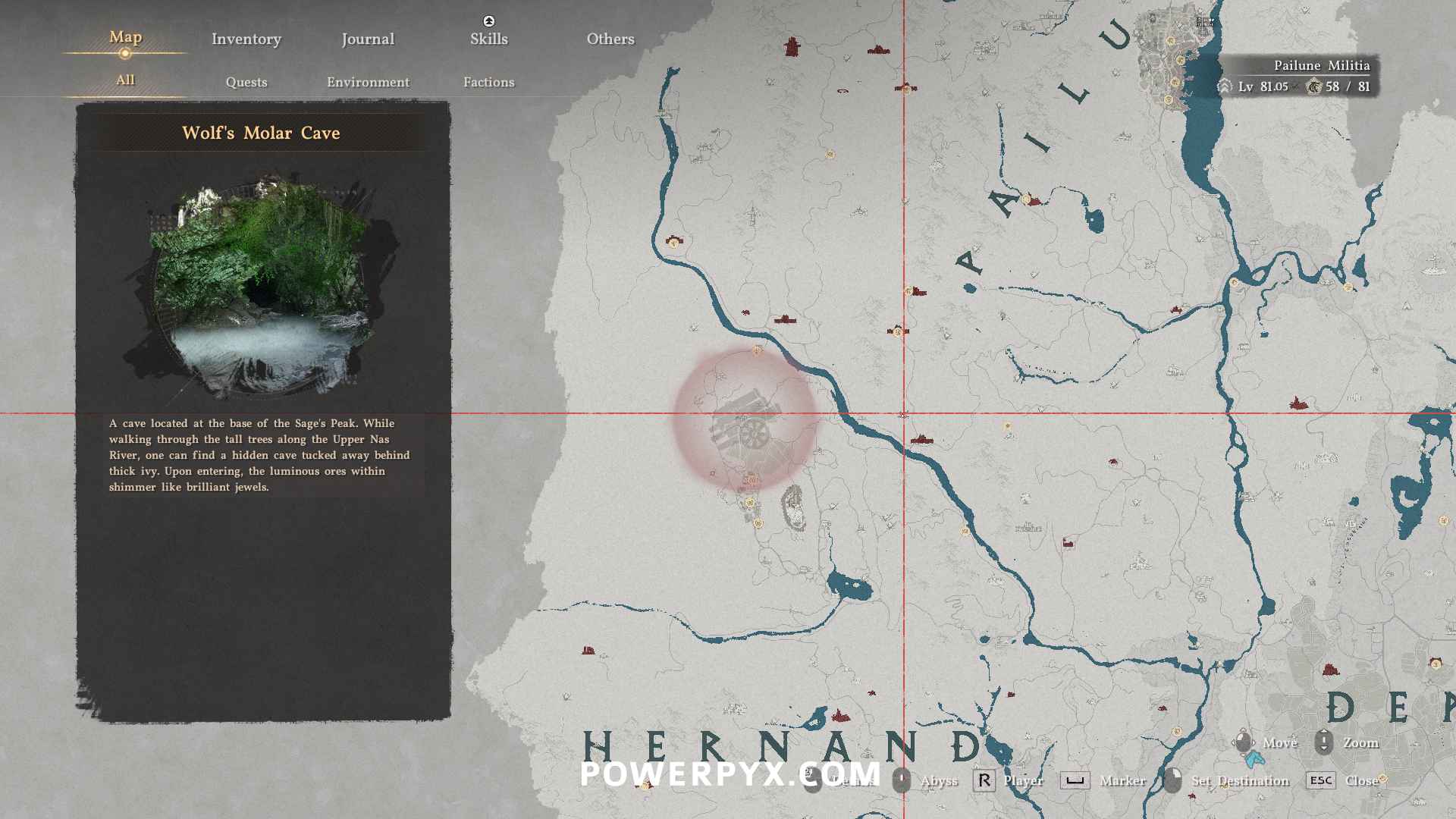Switch to the Factions map filter
Image resolution: width=1456 pixels, height=819 pixels.
click(488, 82)
